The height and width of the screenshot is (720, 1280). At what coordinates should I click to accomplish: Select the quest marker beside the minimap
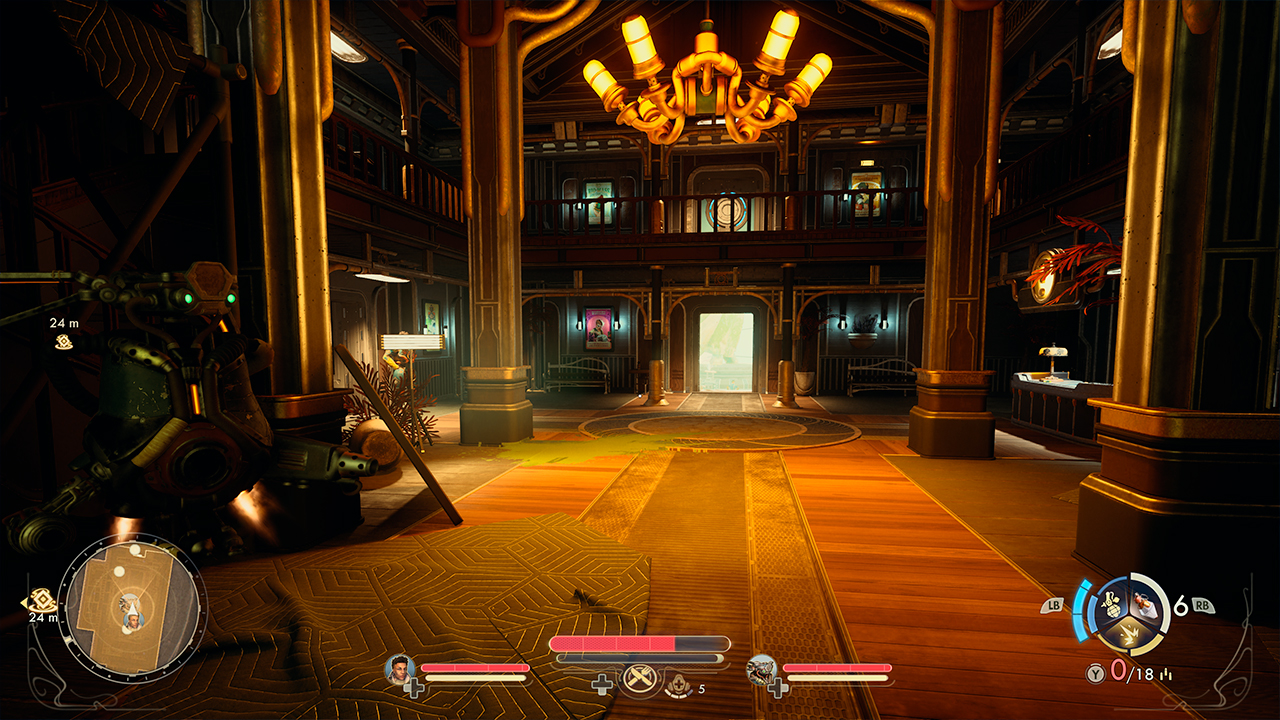[x=41, y=600]
